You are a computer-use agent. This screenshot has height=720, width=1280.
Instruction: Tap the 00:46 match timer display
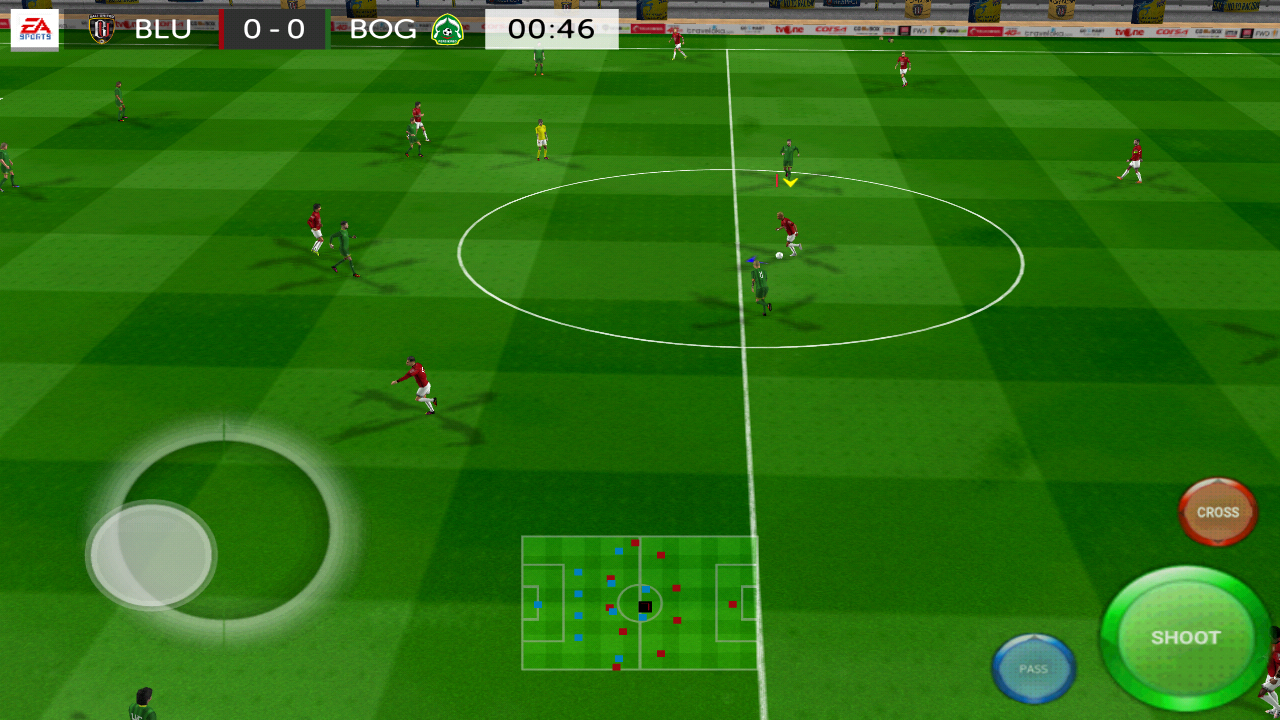(x=551, y=29)
